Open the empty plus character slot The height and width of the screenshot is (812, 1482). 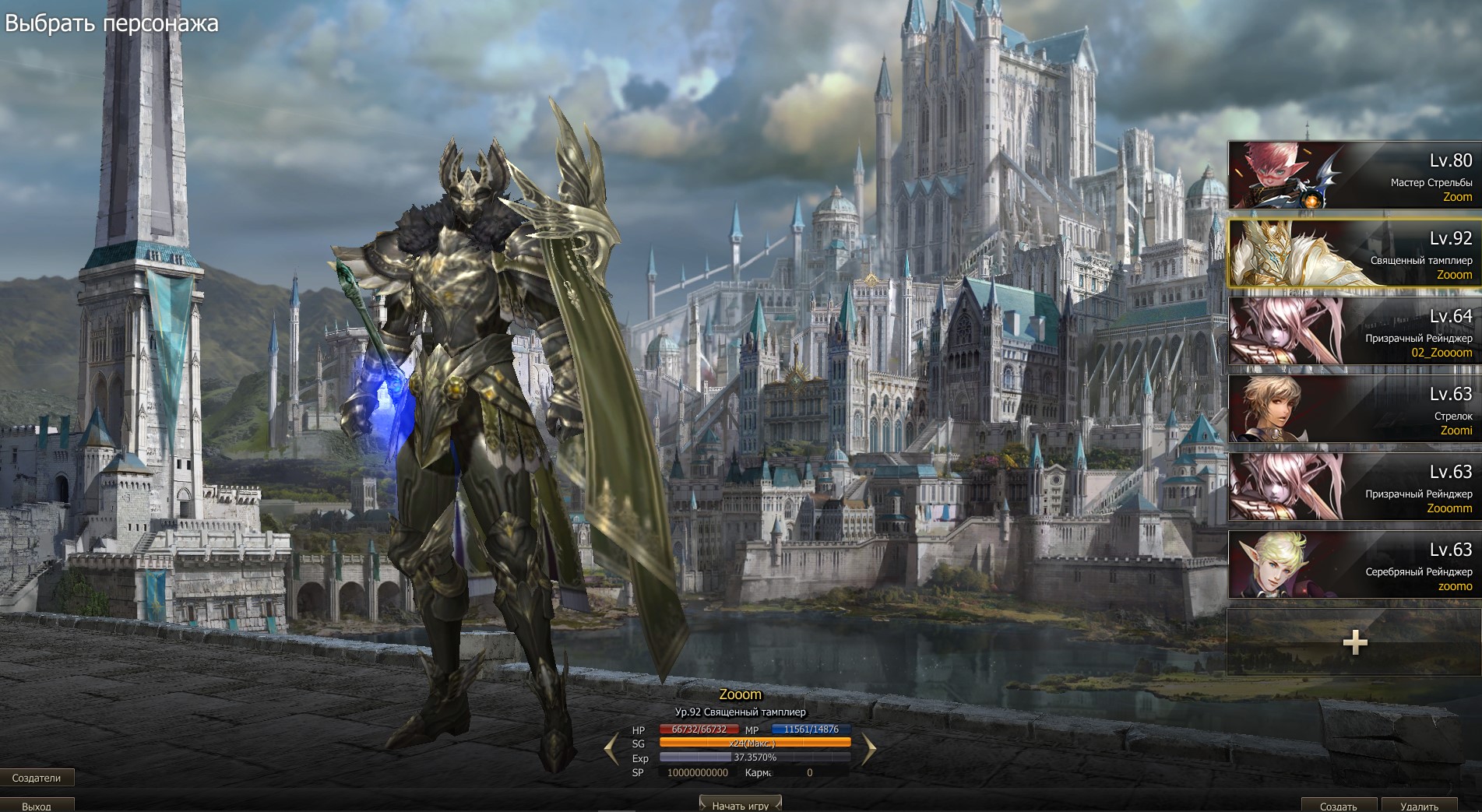pyautogui.click(x=1354, y=642)
